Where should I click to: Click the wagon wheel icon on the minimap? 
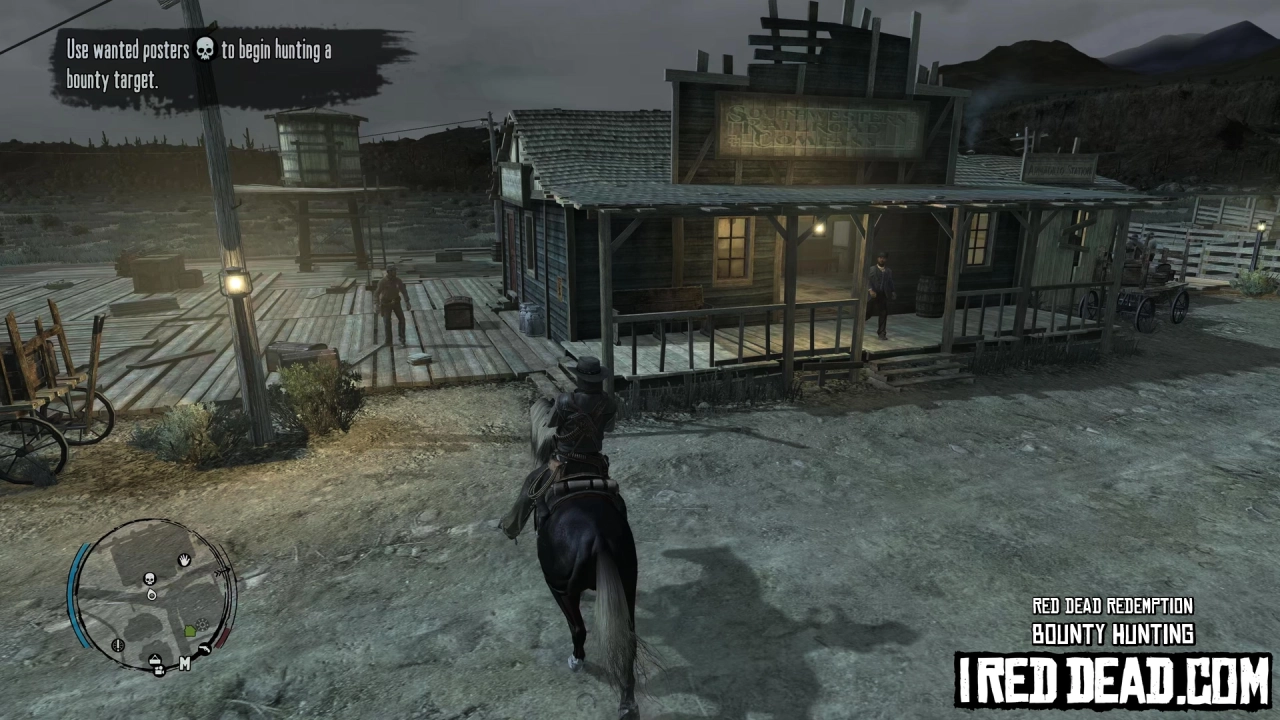coord(202,624)
